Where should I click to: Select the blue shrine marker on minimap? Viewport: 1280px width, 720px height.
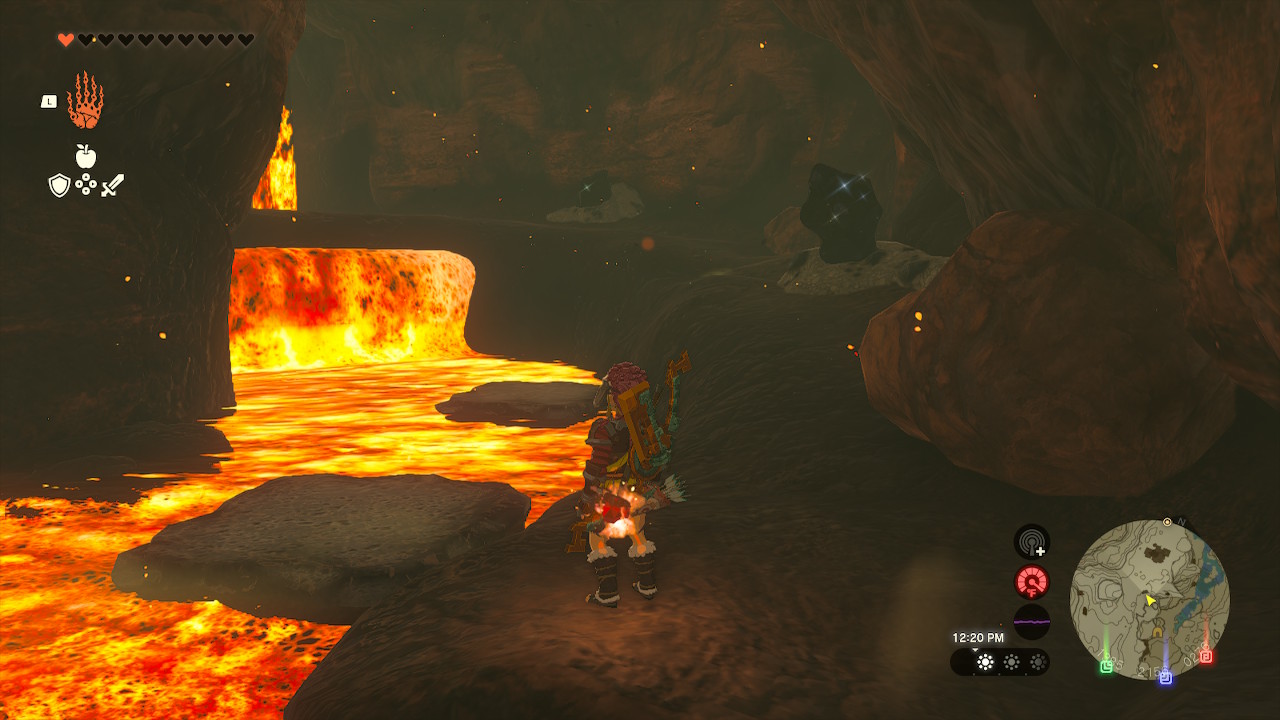click(x=1165, y=677)
